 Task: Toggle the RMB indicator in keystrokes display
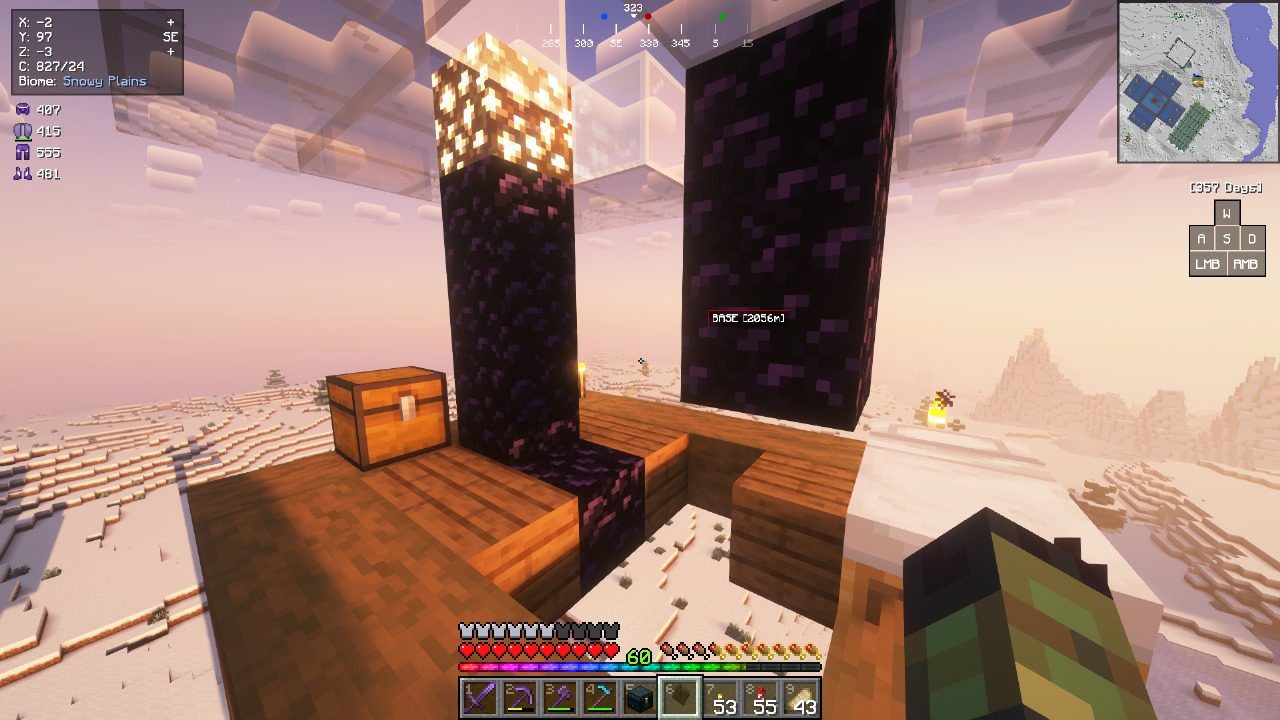(x=1244, y=263)
